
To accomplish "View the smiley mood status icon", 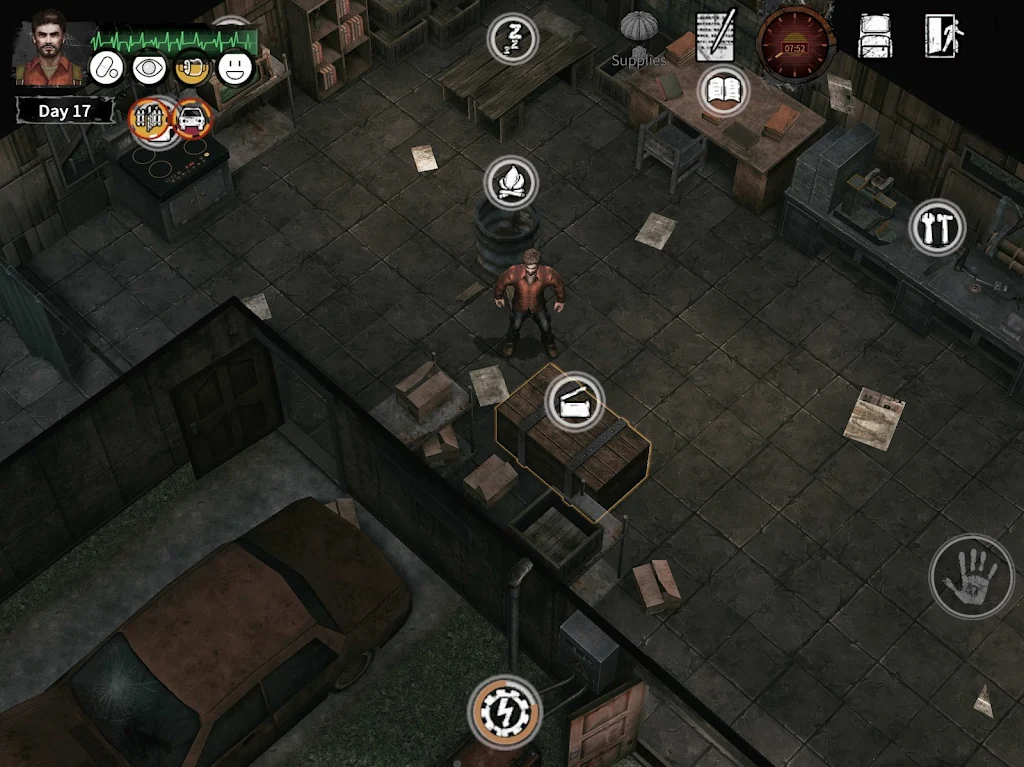I will click(236, 67).
